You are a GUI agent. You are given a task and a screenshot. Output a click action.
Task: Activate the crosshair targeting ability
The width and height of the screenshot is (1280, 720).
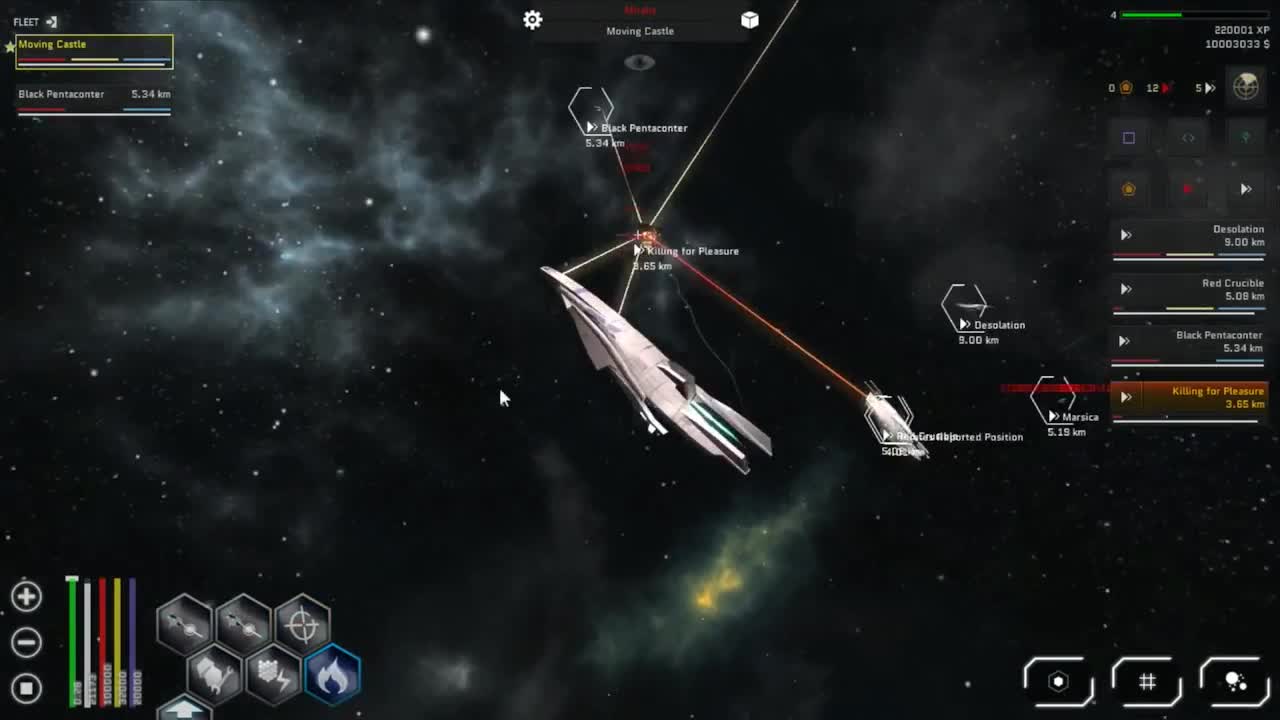click(x=302, y=625)
